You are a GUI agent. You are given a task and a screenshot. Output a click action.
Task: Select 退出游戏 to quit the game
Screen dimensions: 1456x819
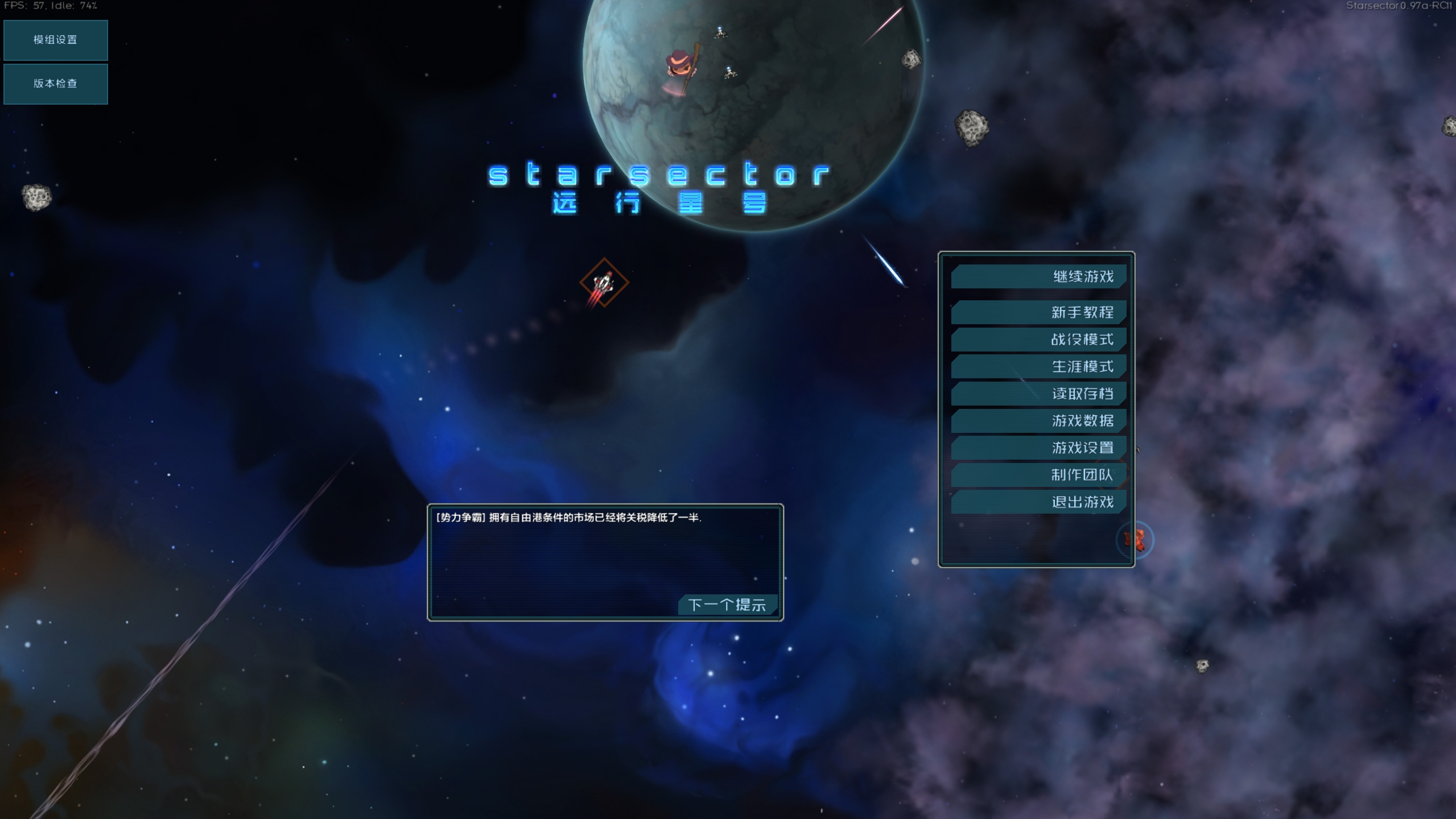(x=1038, y=502)
